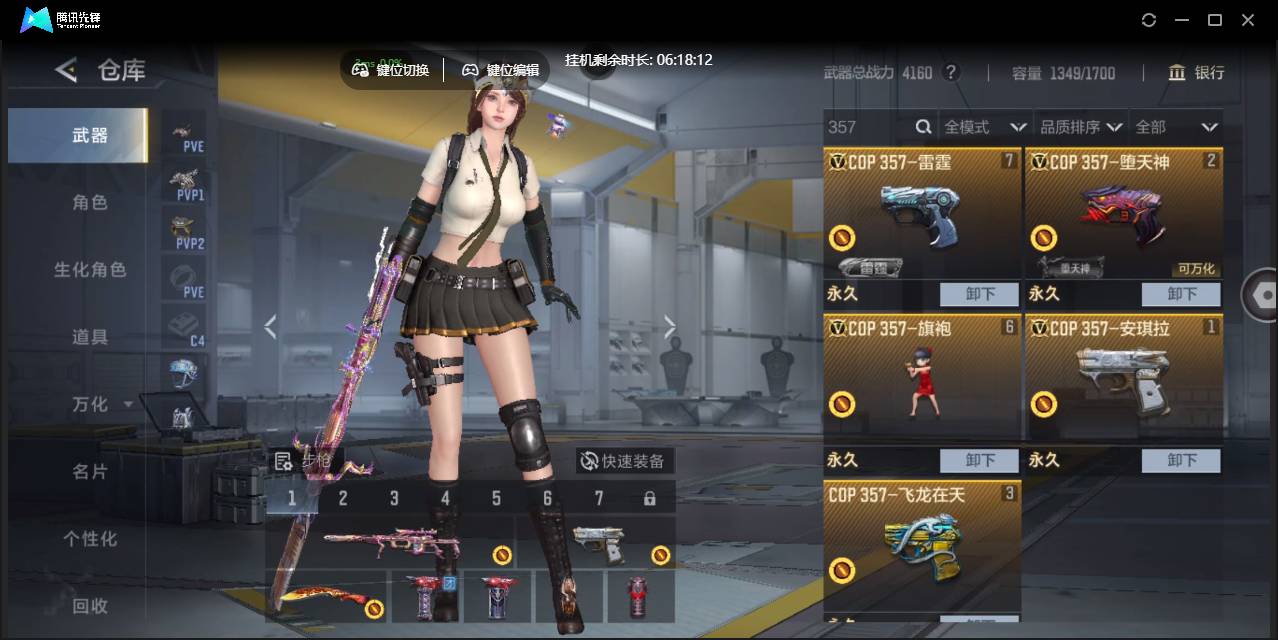1278x640 pixels.
Task: Activate the 快速装备 quick equip button
Action: 624,461
